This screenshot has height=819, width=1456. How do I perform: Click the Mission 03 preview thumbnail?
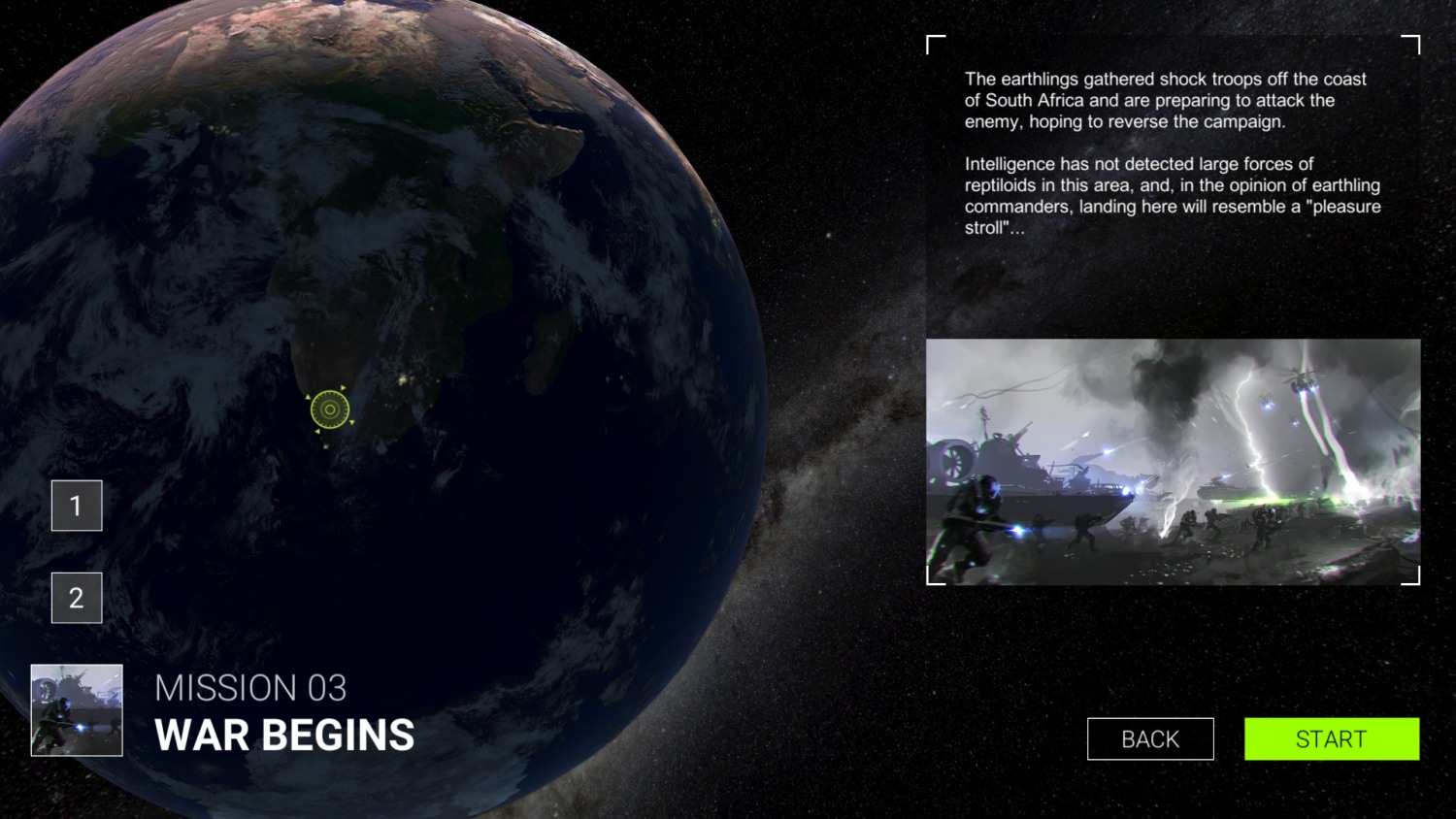(76, 709)
